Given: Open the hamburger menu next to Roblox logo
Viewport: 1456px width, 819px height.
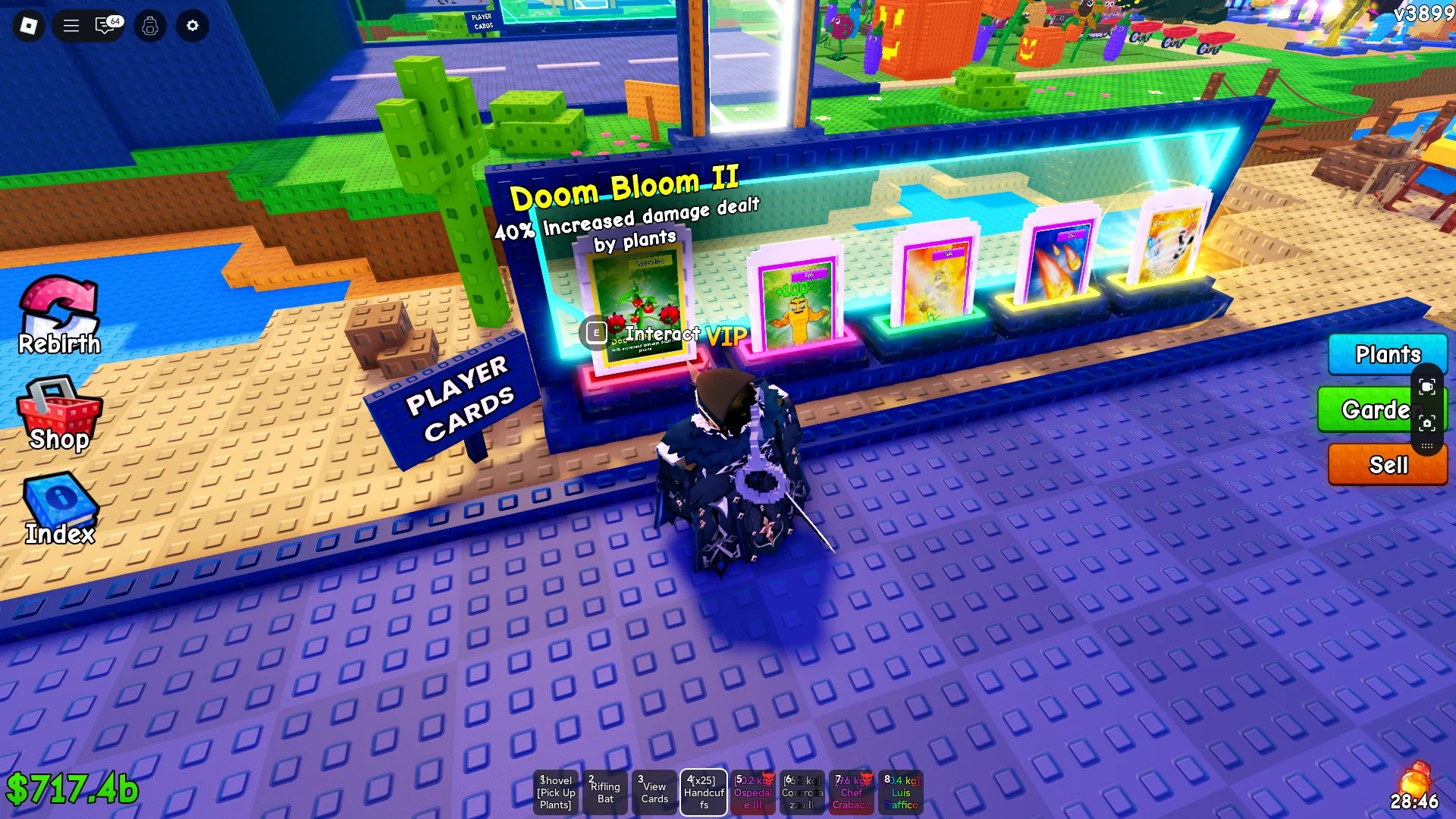Looking at the screenshot, I should click(70, 26).
